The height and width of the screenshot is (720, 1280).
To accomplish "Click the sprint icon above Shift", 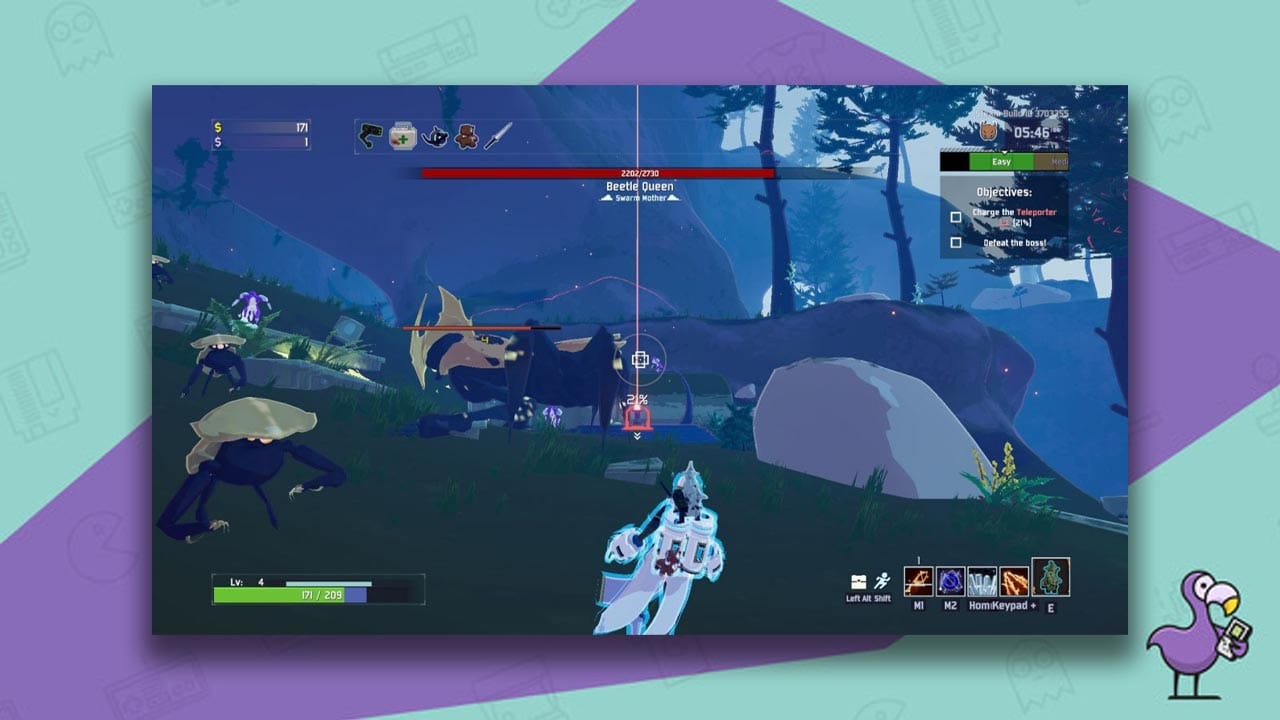I will (x=883, y=580).
